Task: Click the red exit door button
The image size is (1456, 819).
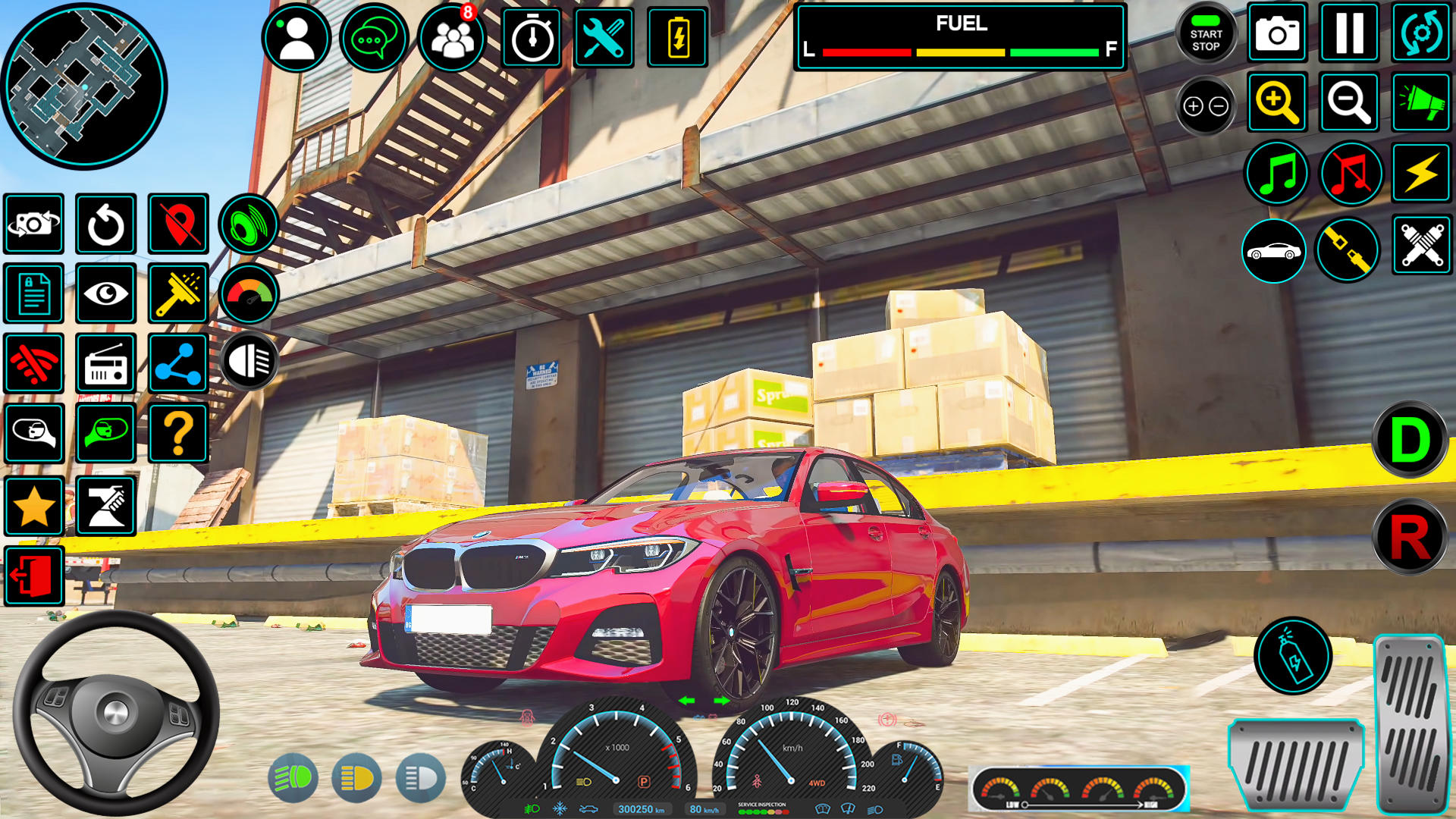Action: pyautogui.click(x=34, y=576)
